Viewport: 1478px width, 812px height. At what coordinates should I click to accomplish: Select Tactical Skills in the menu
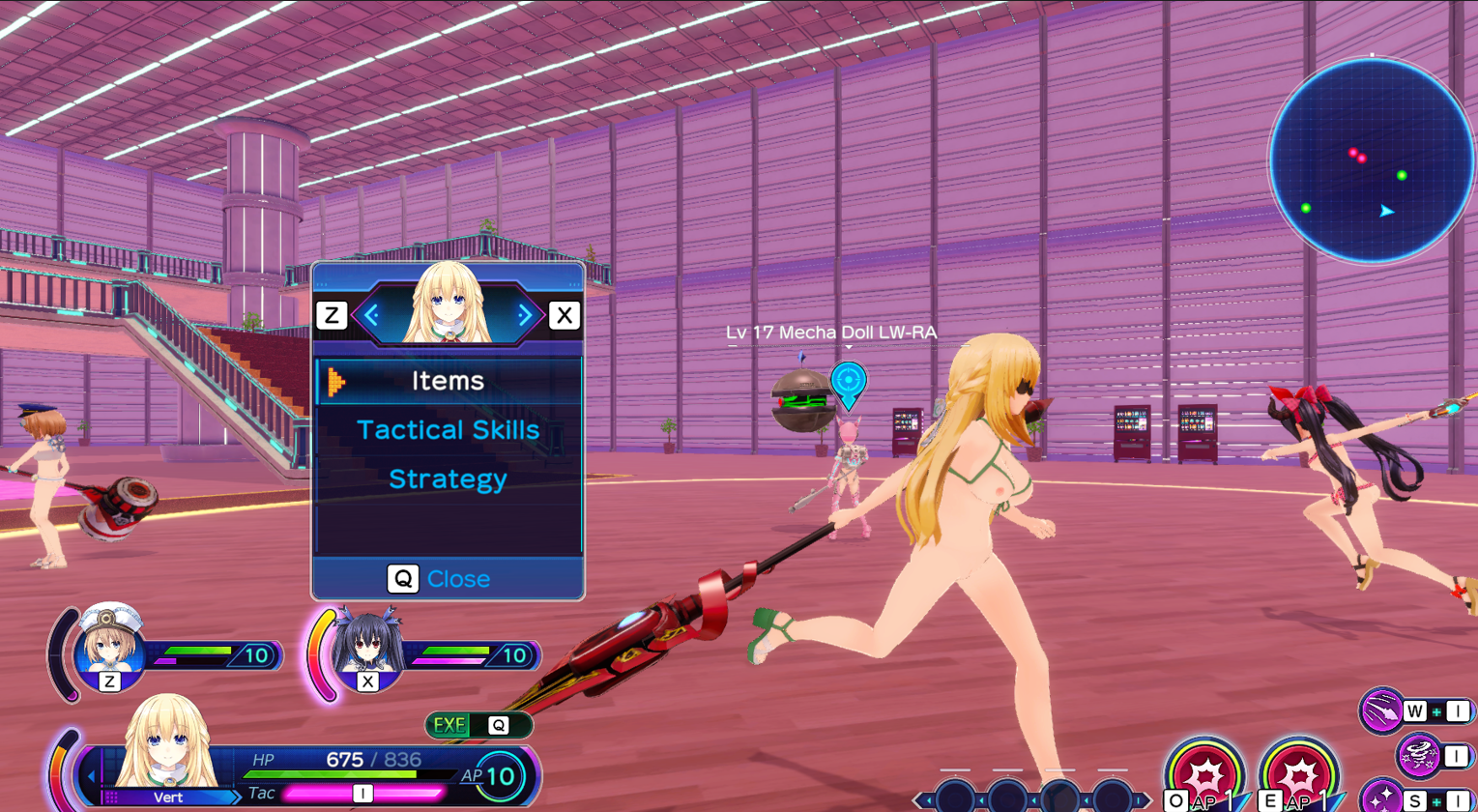(448, 430)
